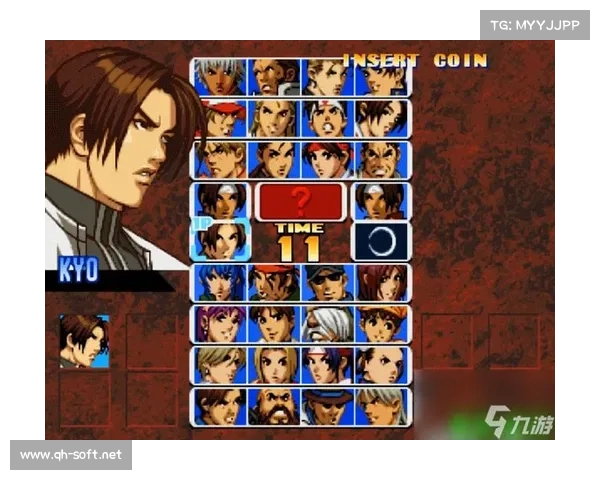
Task: Choose Clark wearing cap and sunglasses
Action: tap(327, 283)
